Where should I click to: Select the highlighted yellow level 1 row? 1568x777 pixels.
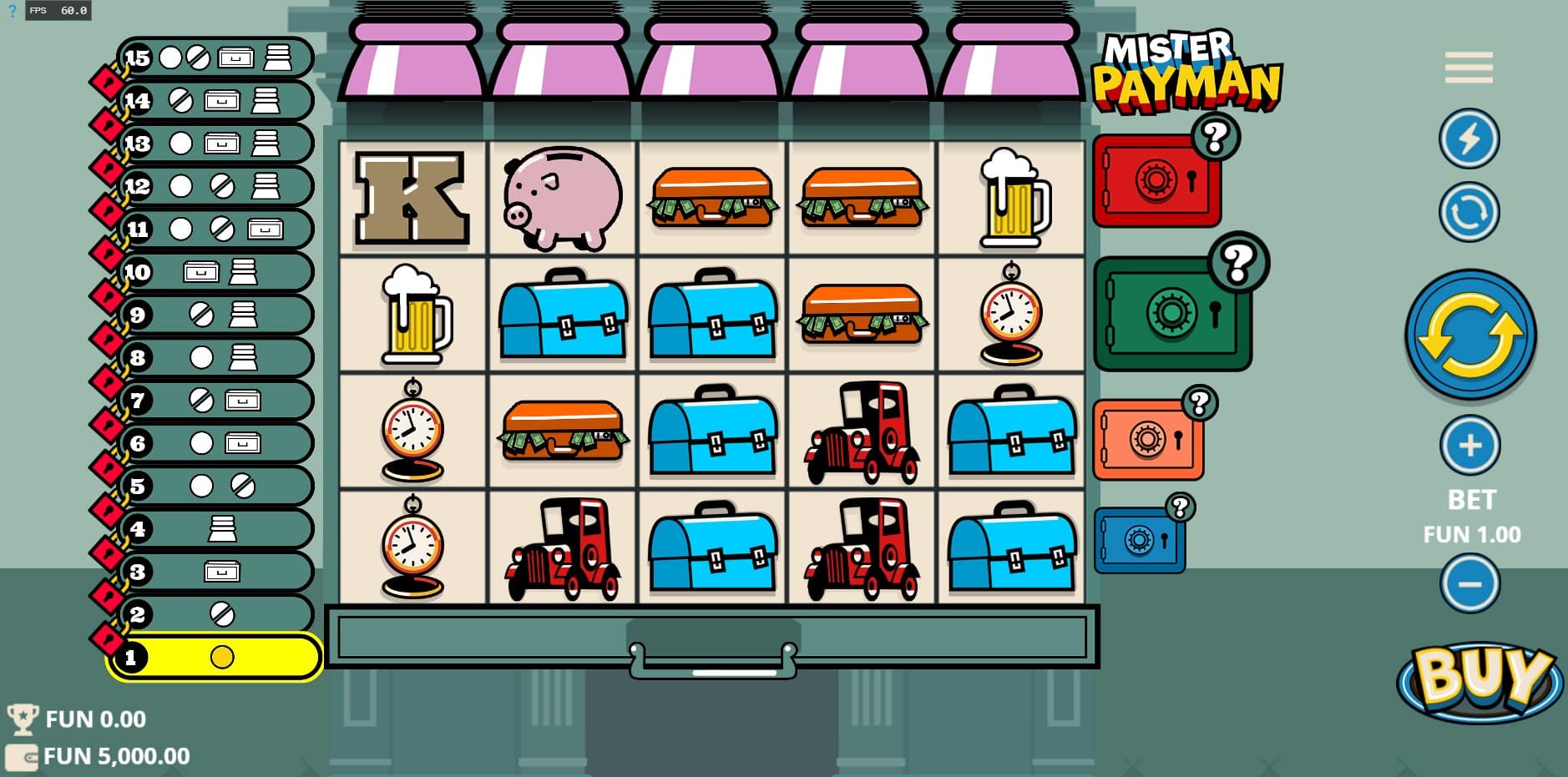pyautogui.click(x=215, y=658)
